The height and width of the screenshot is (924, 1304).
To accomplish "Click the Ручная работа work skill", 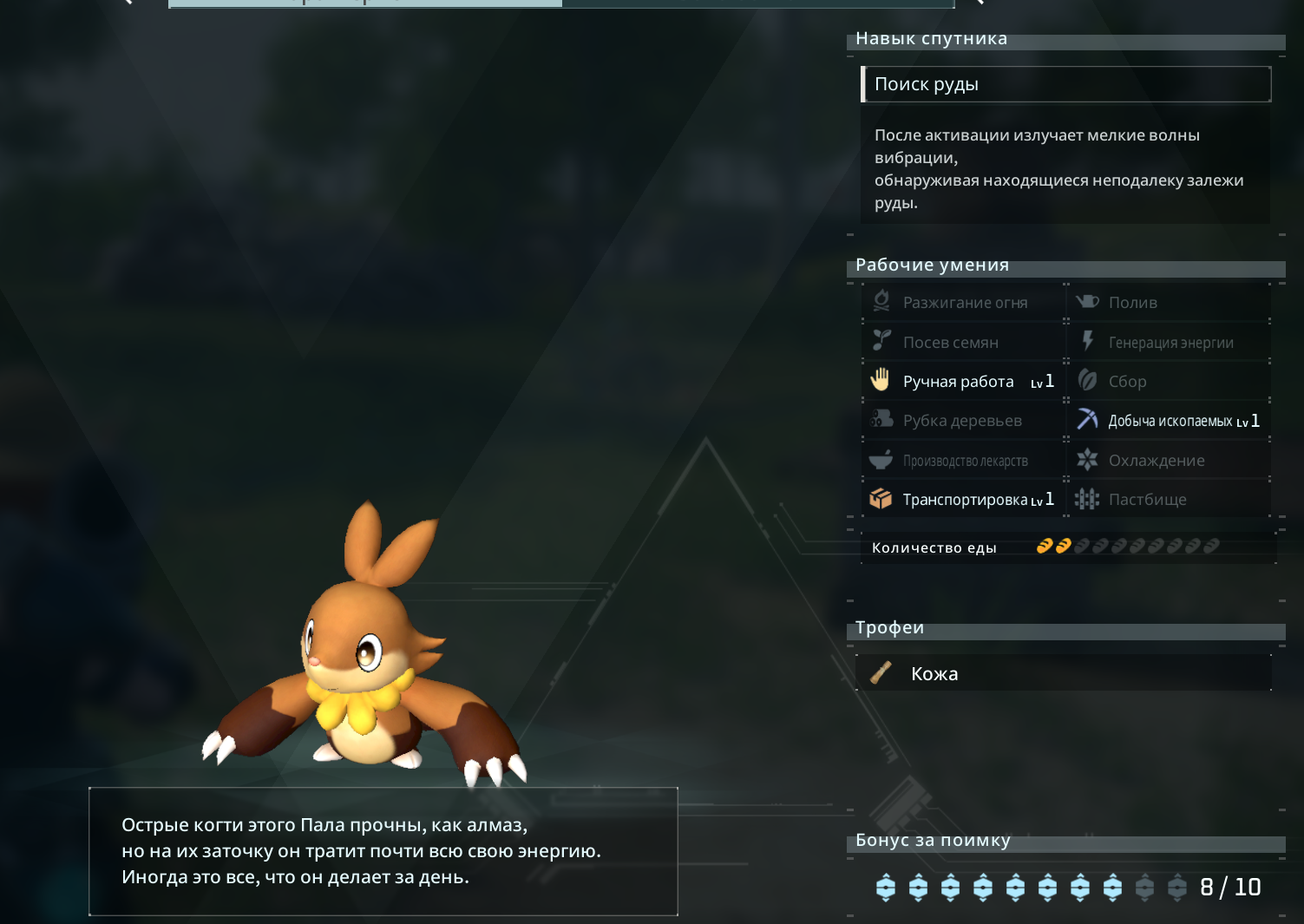I will pos(963,382).
